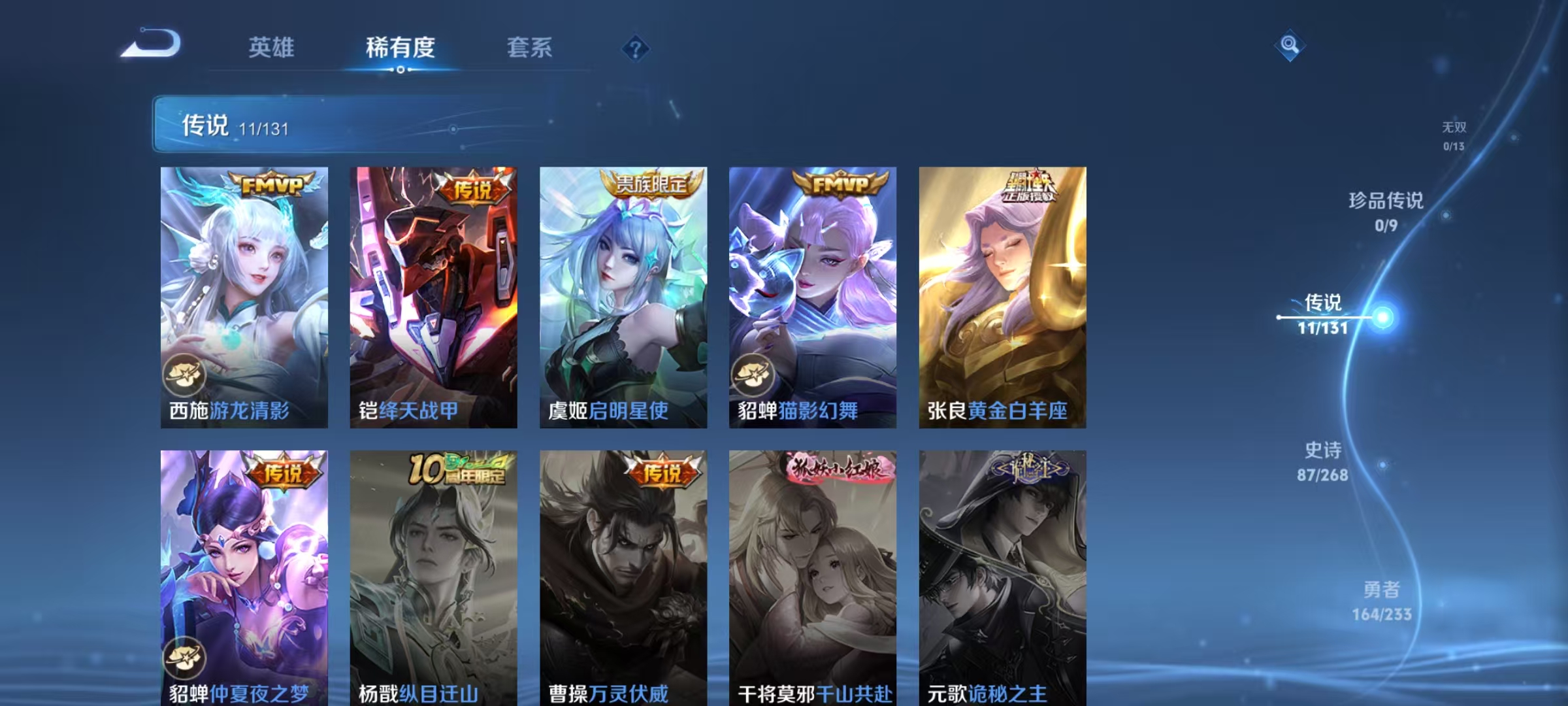Switch to the 套系 tab

530,48
